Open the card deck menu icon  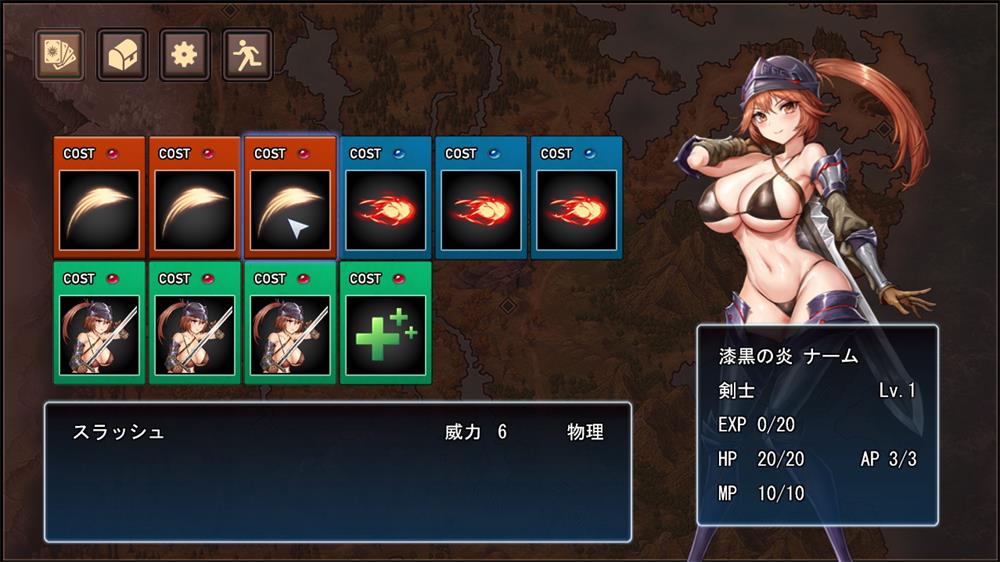(59, 54)
